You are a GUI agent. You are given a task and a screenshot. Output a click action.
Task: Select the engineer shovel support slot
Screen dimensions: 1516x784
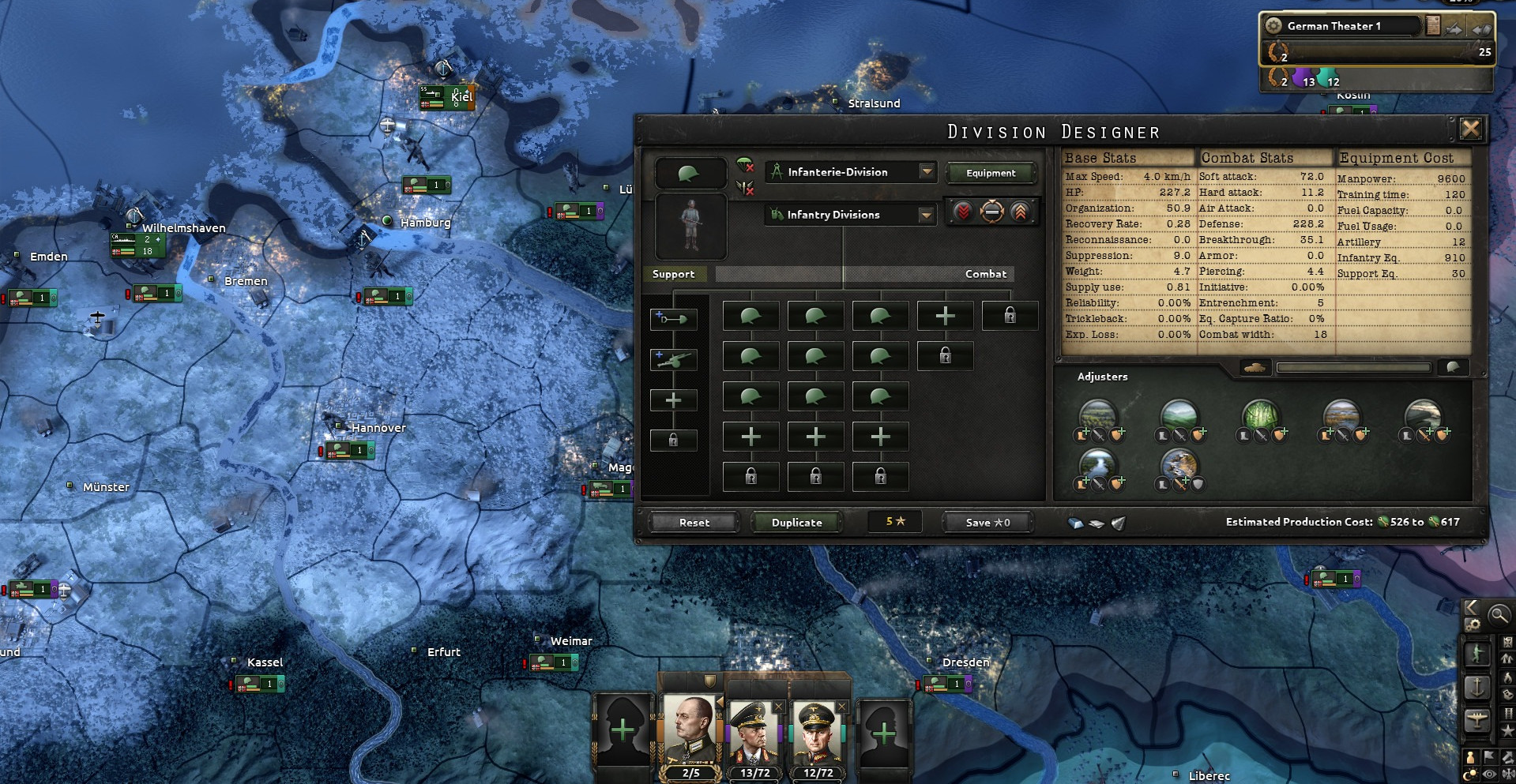coord(673,319)
